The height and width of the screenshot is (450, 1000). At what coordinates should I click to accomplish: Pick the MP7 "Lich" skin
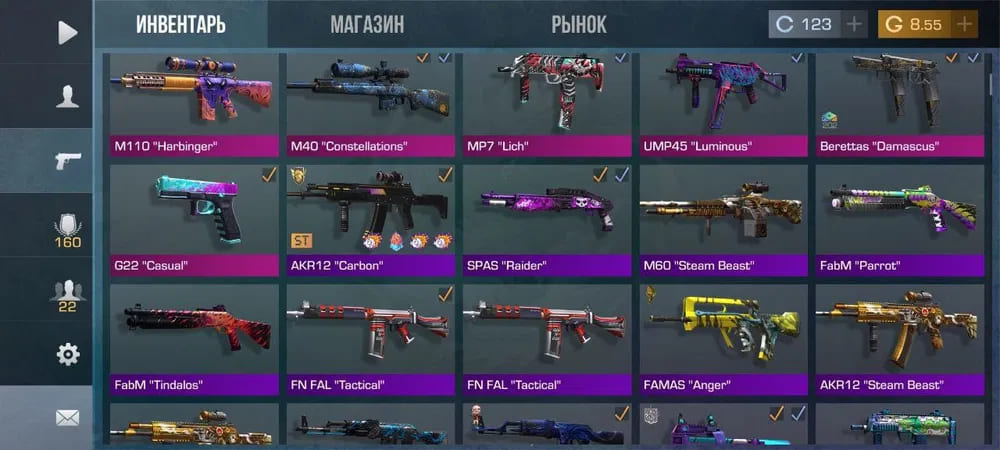[546, 105]
